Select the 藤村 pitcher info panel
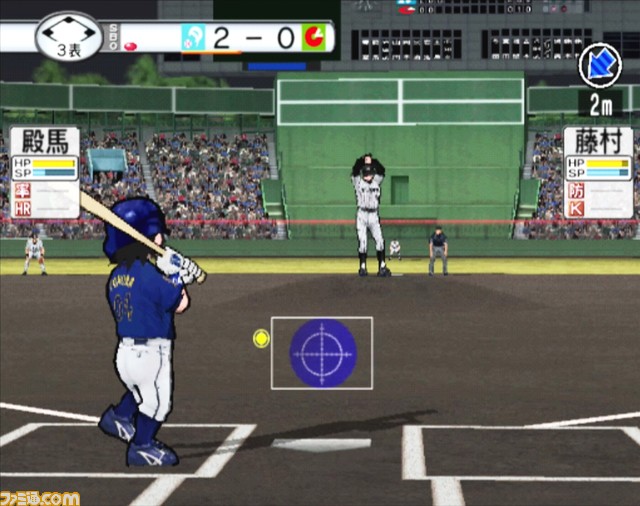 point(598,171)
